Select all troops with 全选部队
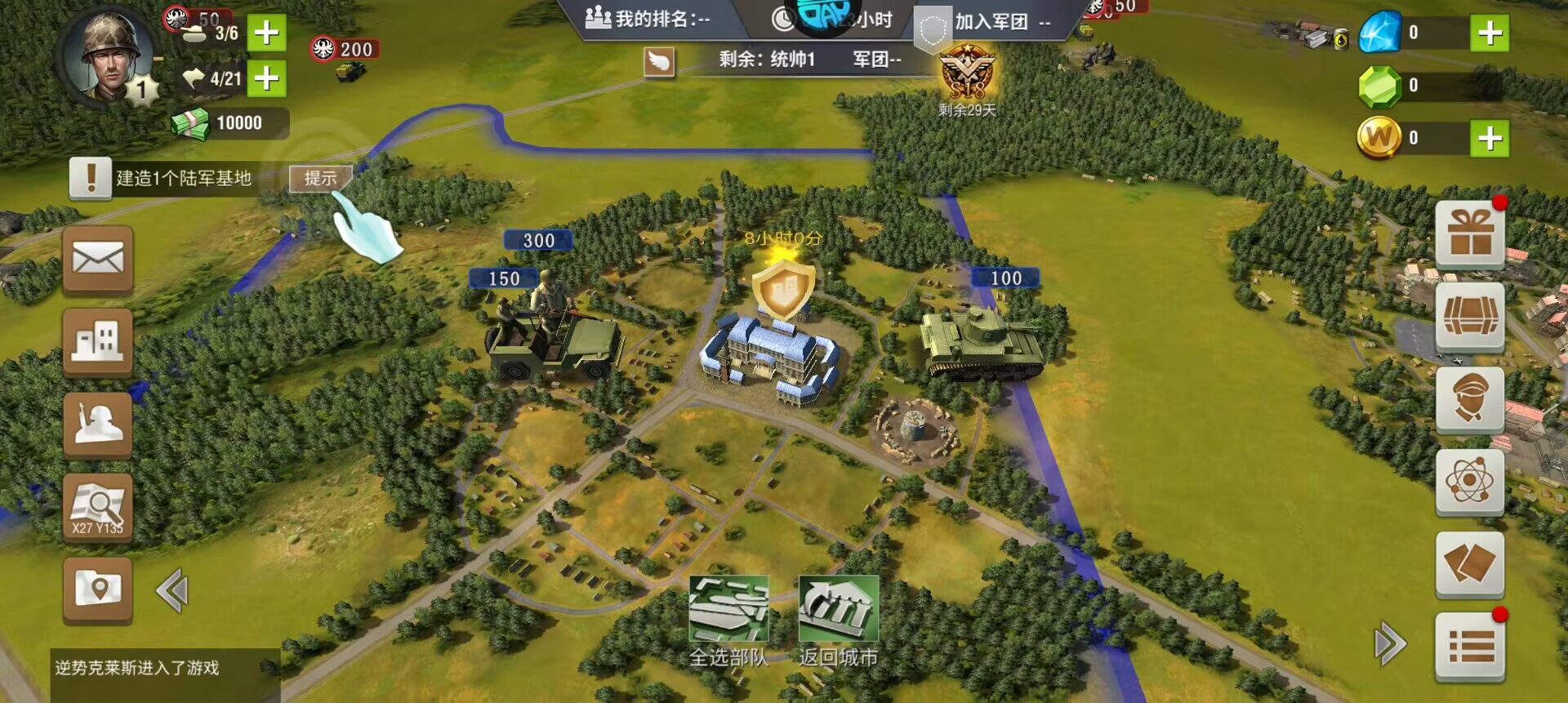Screen dimensions: 1568x703 pyautogui.click(x=728, y=619)
